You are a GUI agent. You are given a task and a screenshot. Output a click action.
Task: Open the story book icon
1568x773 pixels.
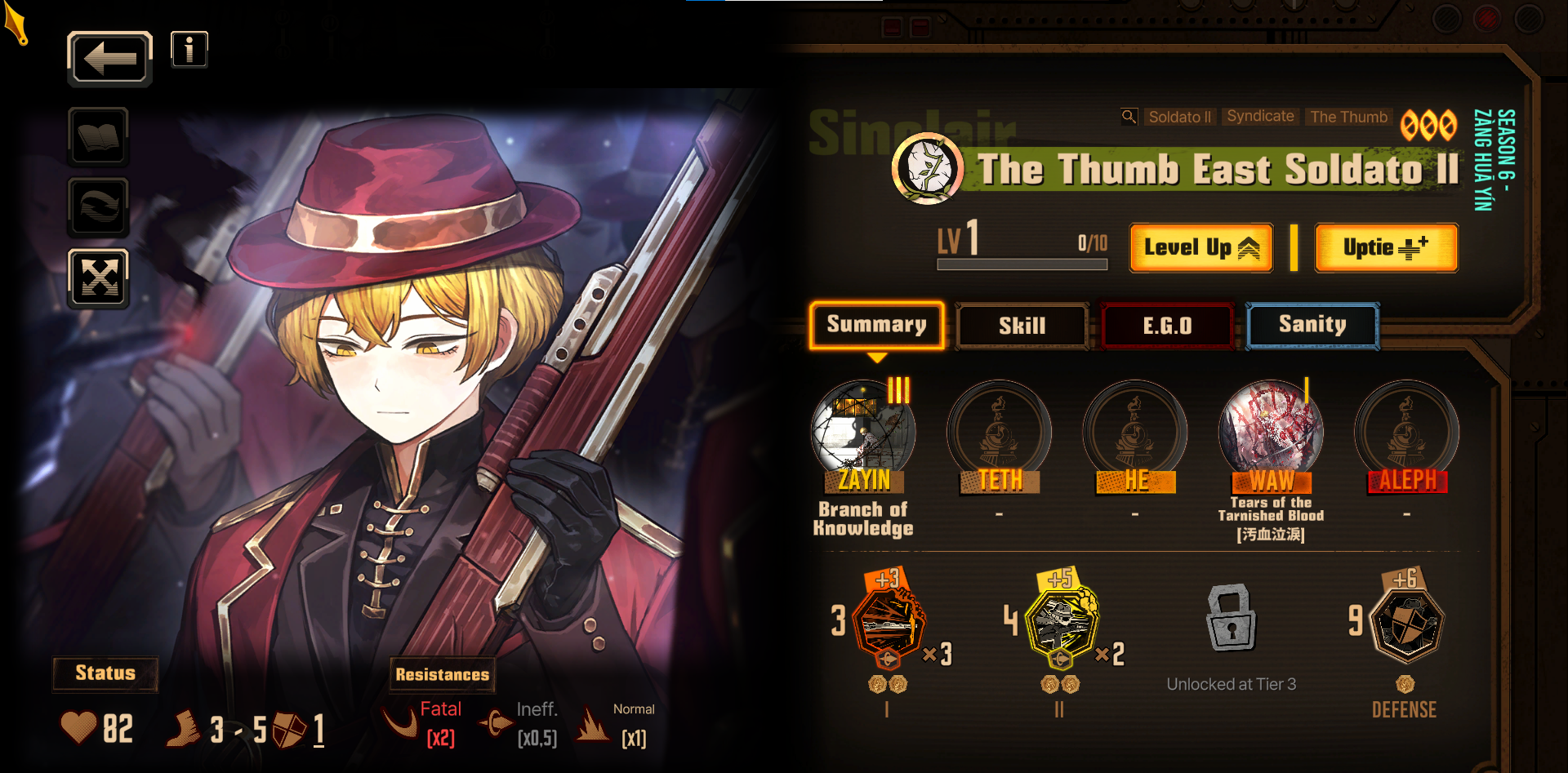pos(98,136)
